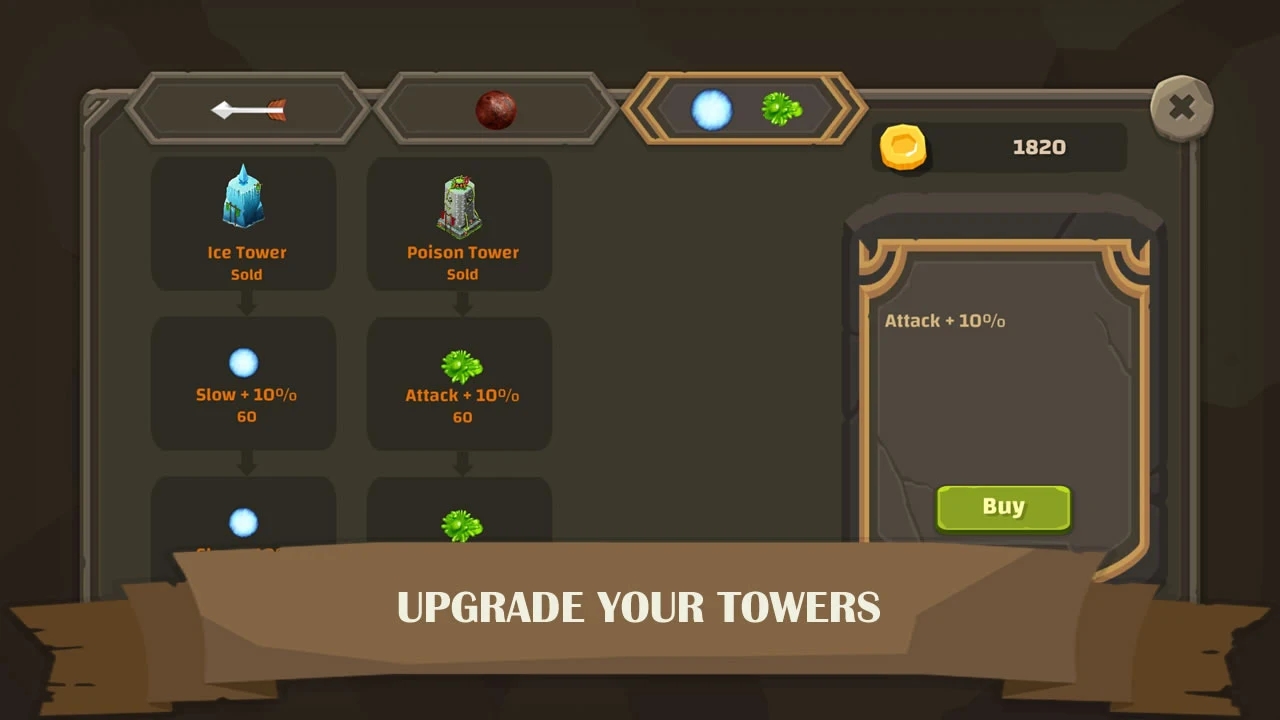The image size is (1280, 720).
Task: Select the Ice Tower tile
Action: [244, 223]
